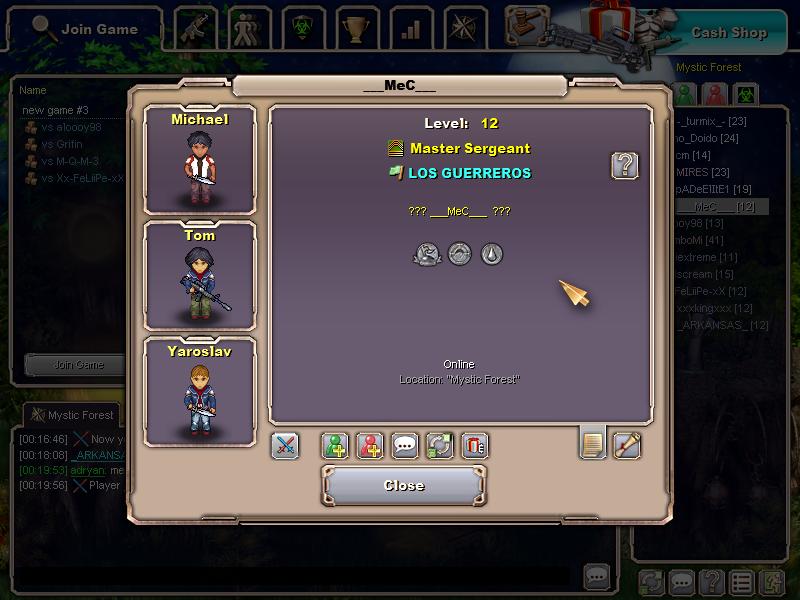The height and width of the screenshot is (600, 800).
Task: Send a message via profile speech bubble
Action: [x=405, y=446]
